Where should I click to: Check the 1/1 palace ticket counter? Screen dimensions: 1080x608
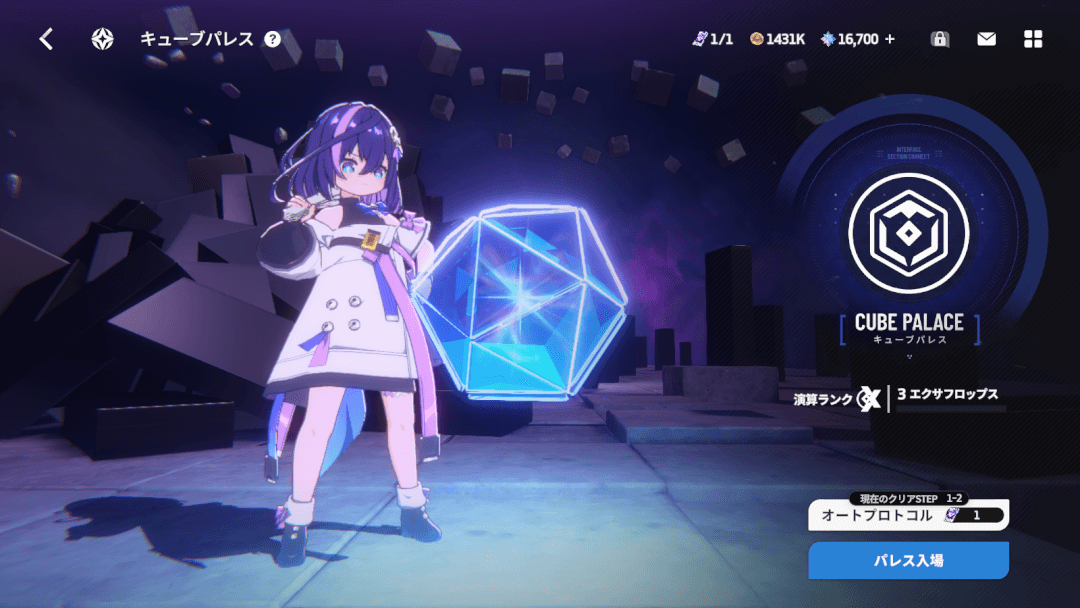(x=713, y=39)
